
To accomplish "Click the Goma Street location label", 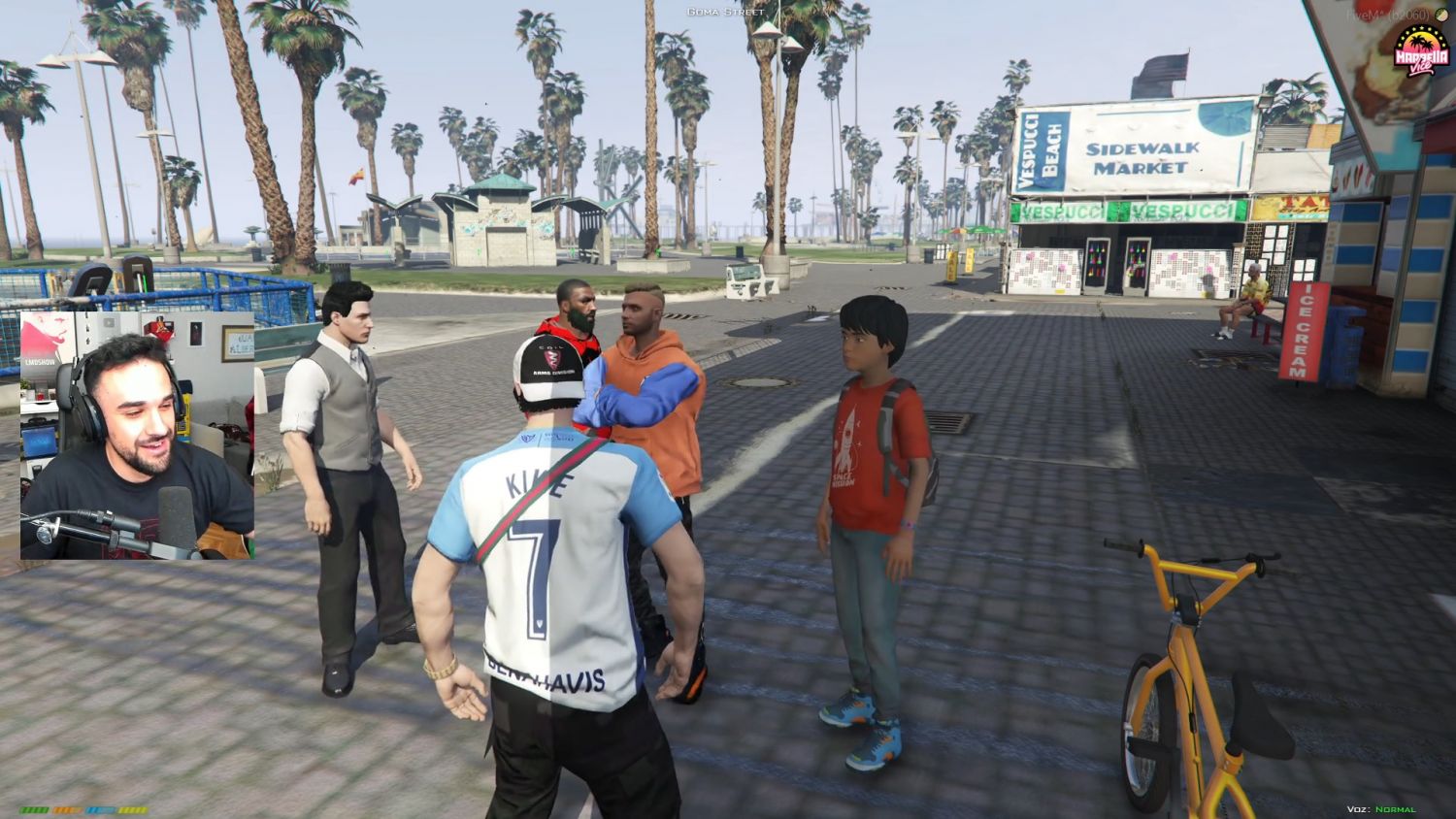I will pos(724,13).
